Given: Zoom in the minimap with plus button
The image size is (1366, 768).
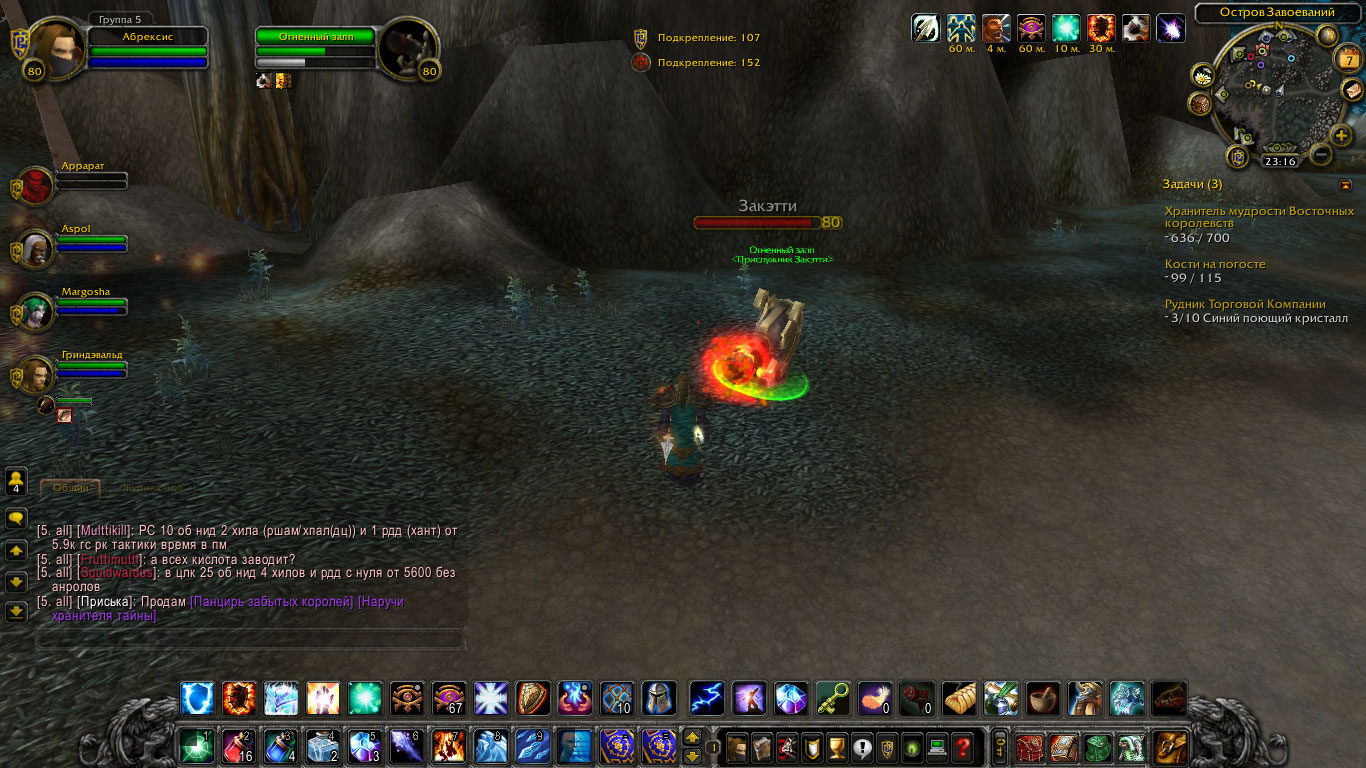Looking at the screenshot, I should tap(1341, 136).
